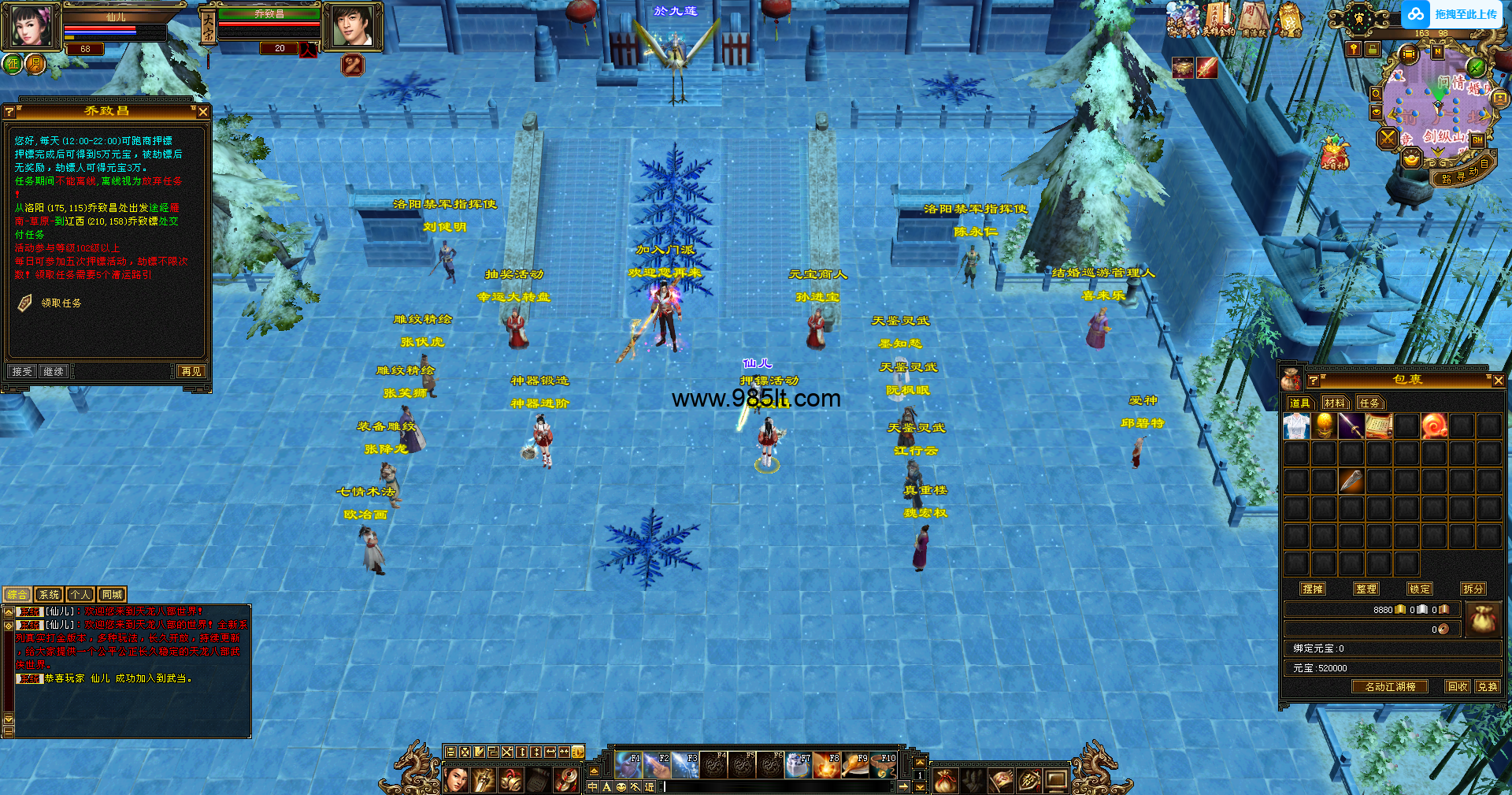Viewport: 1512px width, 795px height.
Task: Close the 包裹 inventory window
Action: point(1498,381)
